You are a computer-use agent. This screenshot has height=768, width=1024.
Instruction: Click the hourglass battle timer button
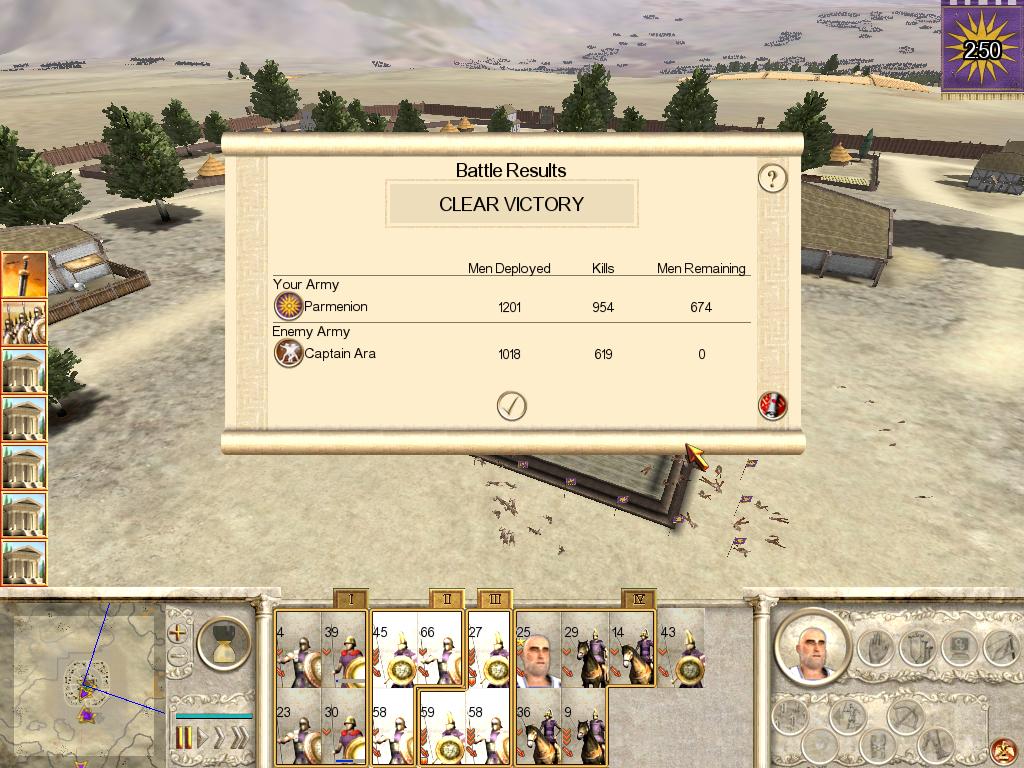[x=224, y=642]
